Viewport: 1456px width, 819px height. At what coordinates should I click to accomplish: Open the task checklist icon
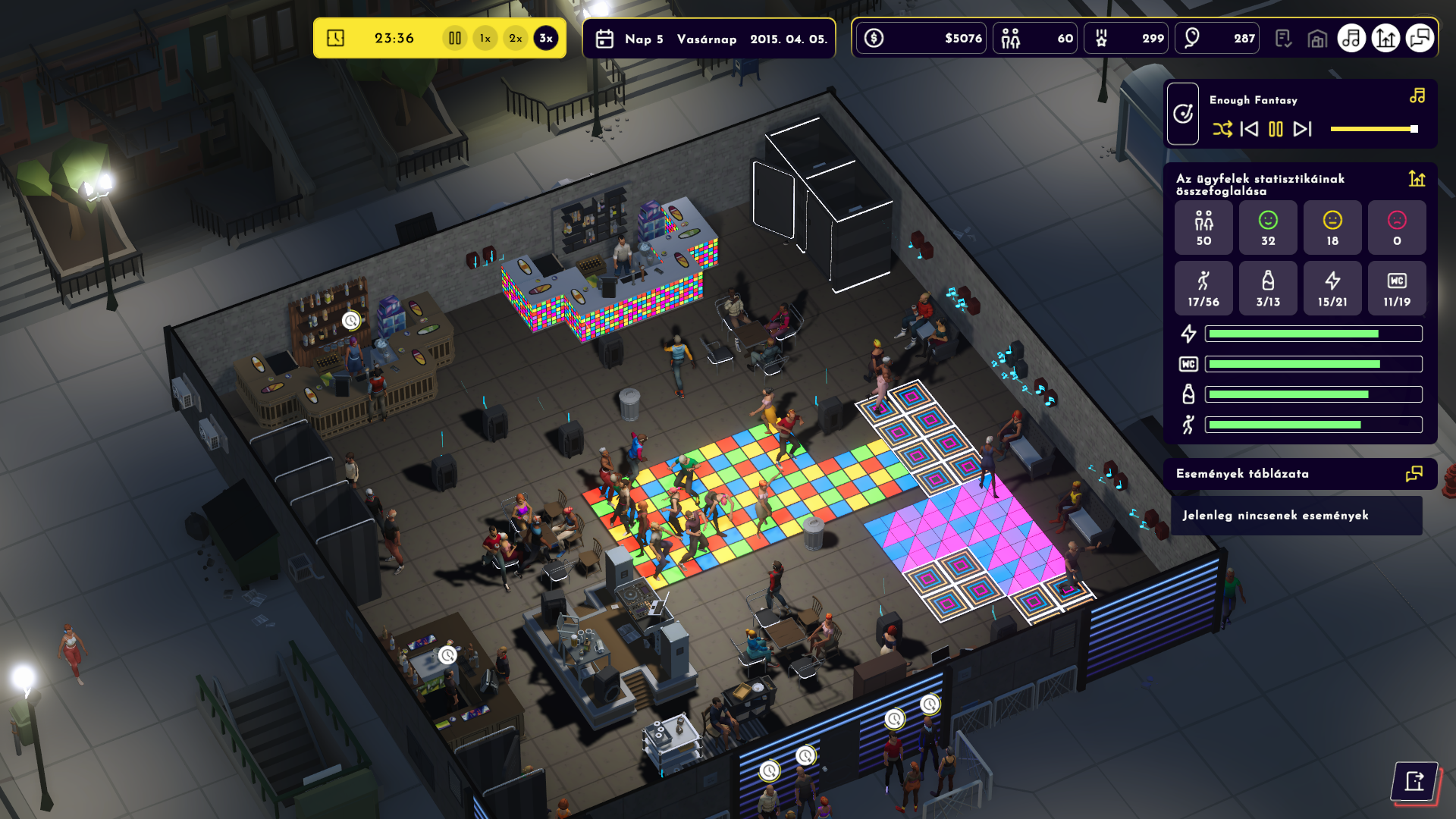pos(1283,38)
